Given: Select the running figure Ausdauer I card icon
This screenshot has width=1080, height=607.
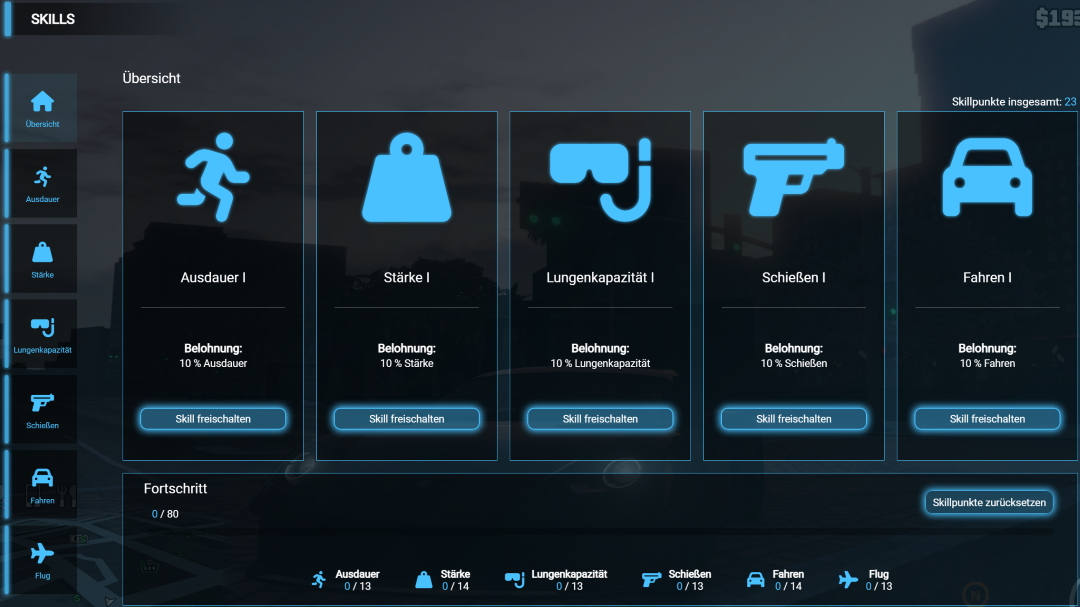Looking at the screenshot, I should tap(213, 177).
